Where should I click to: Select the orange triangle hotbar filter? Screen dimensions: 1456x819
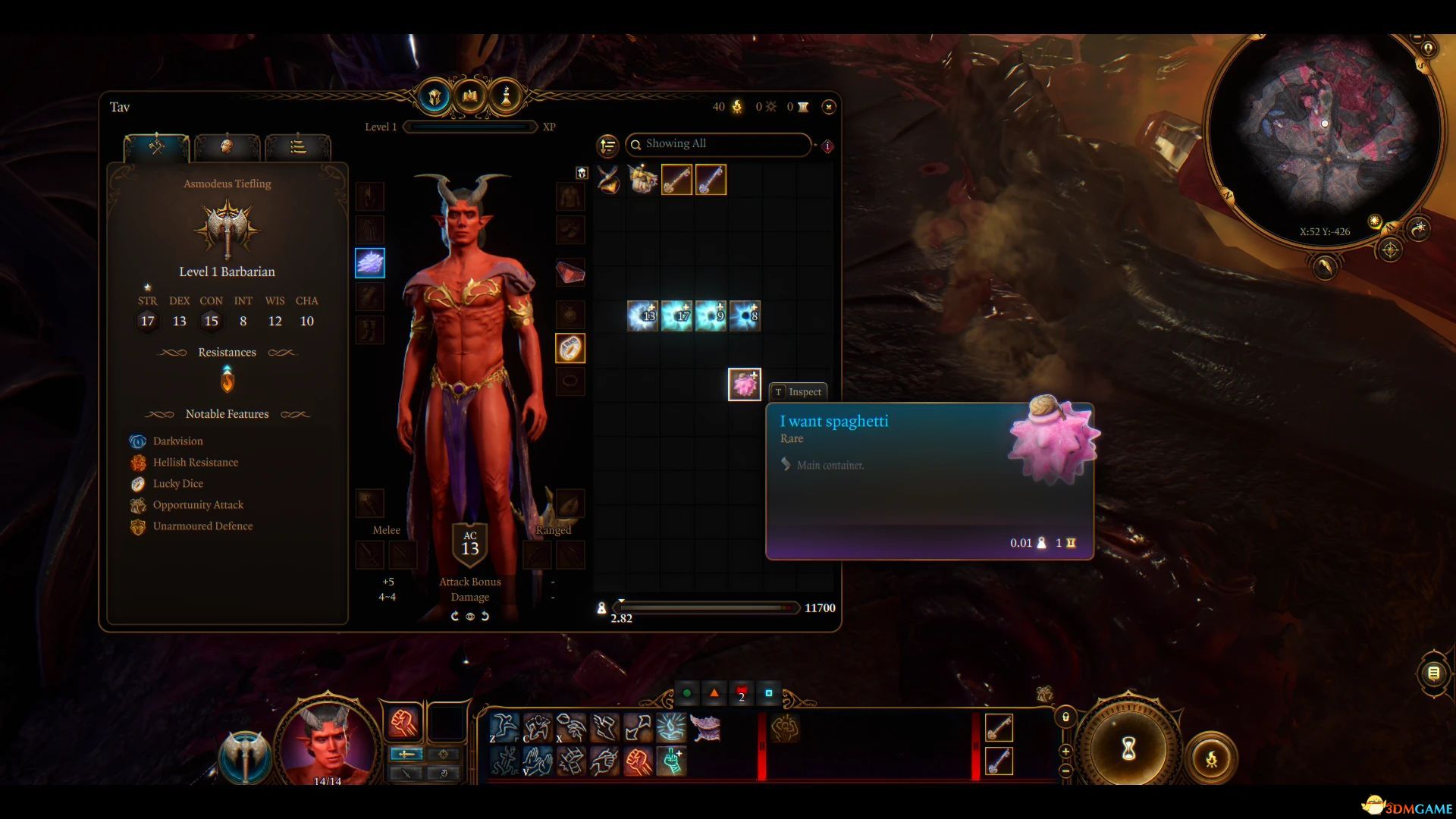(714, 693)
